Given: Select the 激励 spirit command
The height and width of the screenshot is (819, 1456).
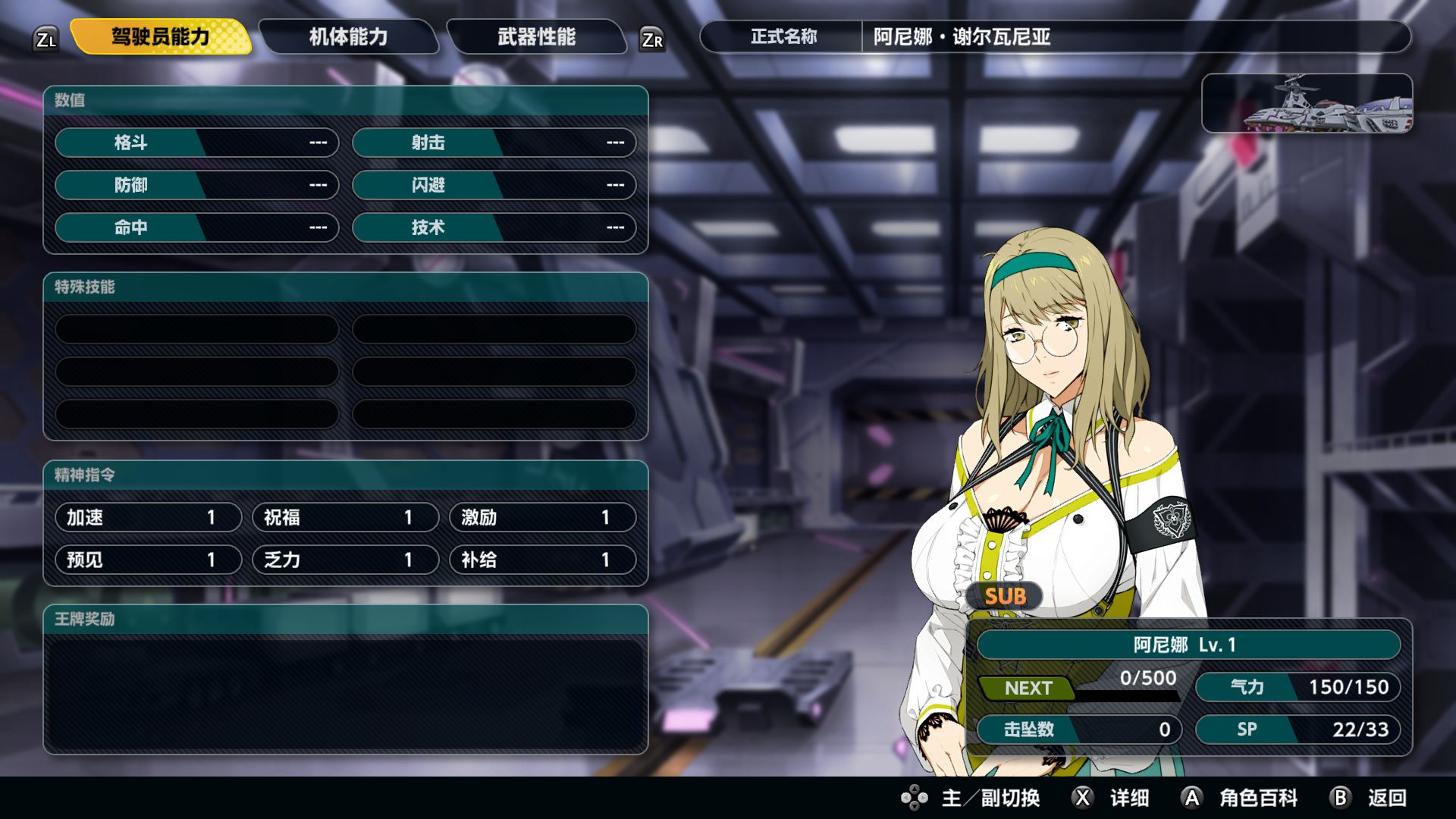Looking at the screenshot, I should coord(542,517).
